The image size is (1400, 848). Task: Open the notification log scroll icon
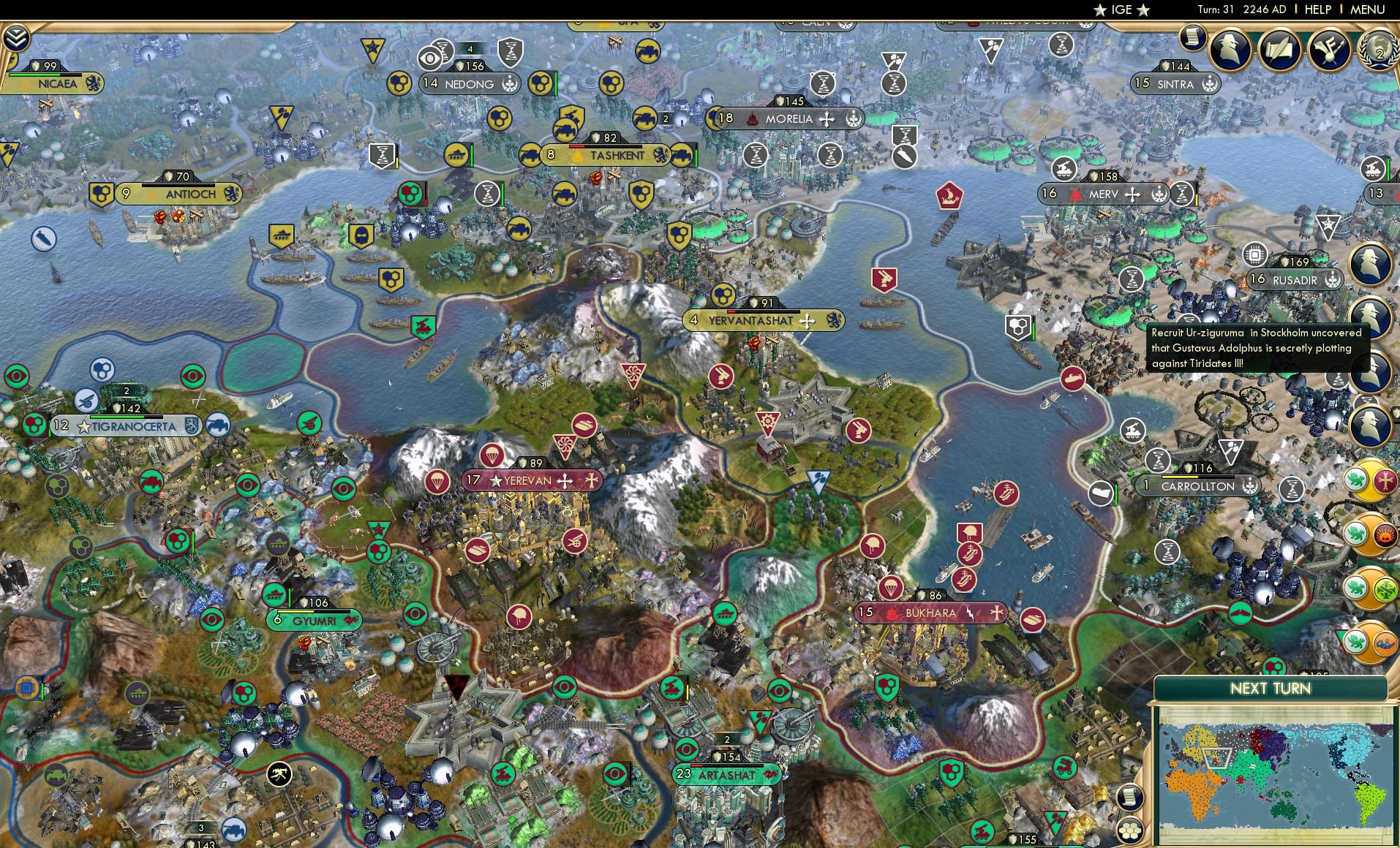1192,38
